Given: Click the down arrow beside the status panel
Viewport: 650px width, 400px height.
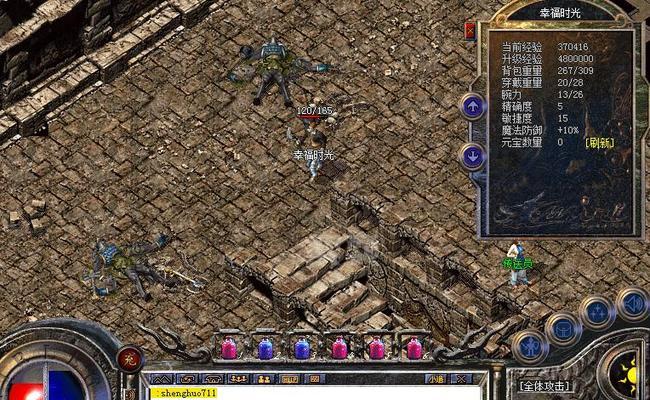Looking at the screenshot, I should tap(472, 156).
